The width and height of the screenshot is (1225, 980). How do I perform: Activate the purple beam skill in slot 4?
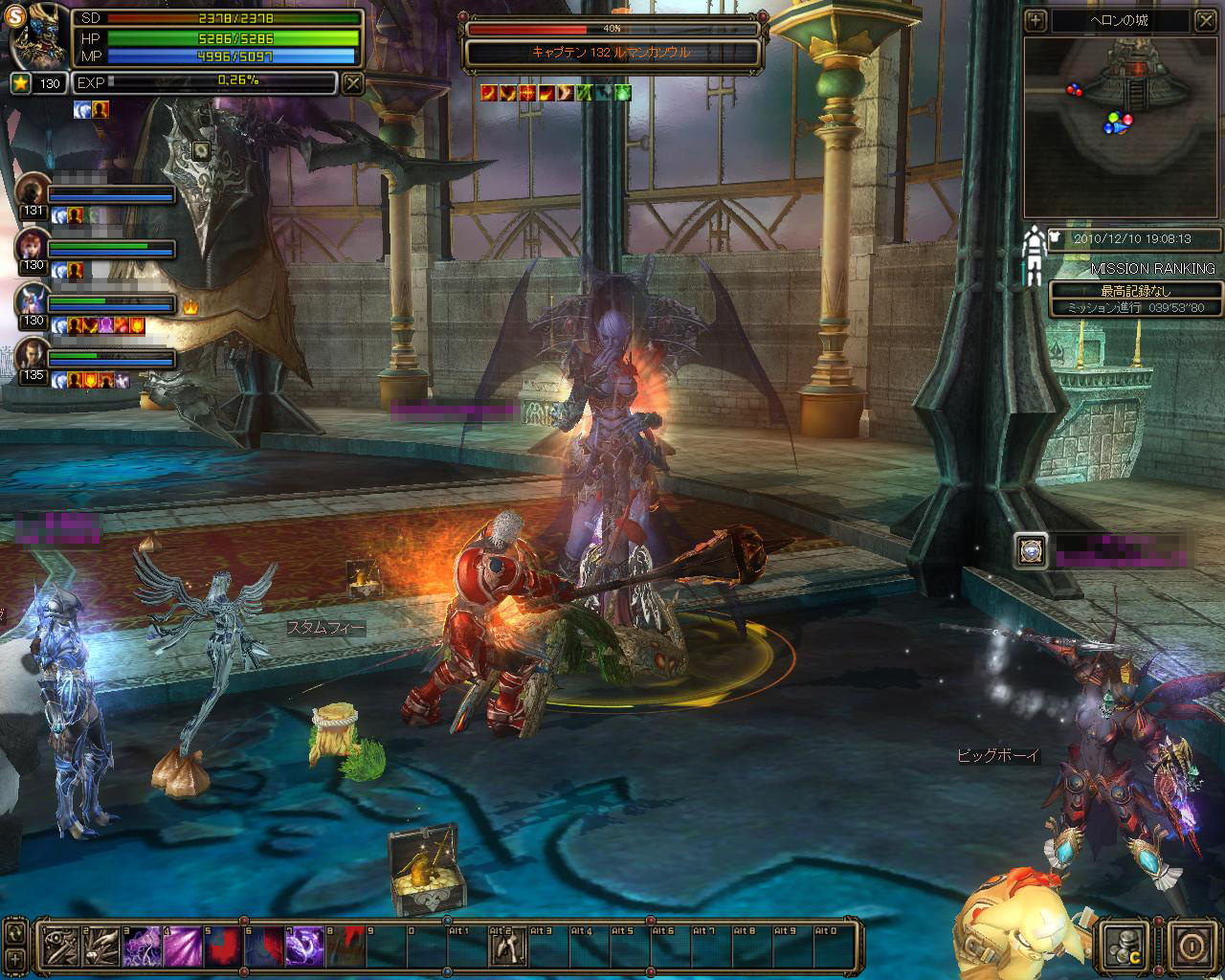click(183, 947)
